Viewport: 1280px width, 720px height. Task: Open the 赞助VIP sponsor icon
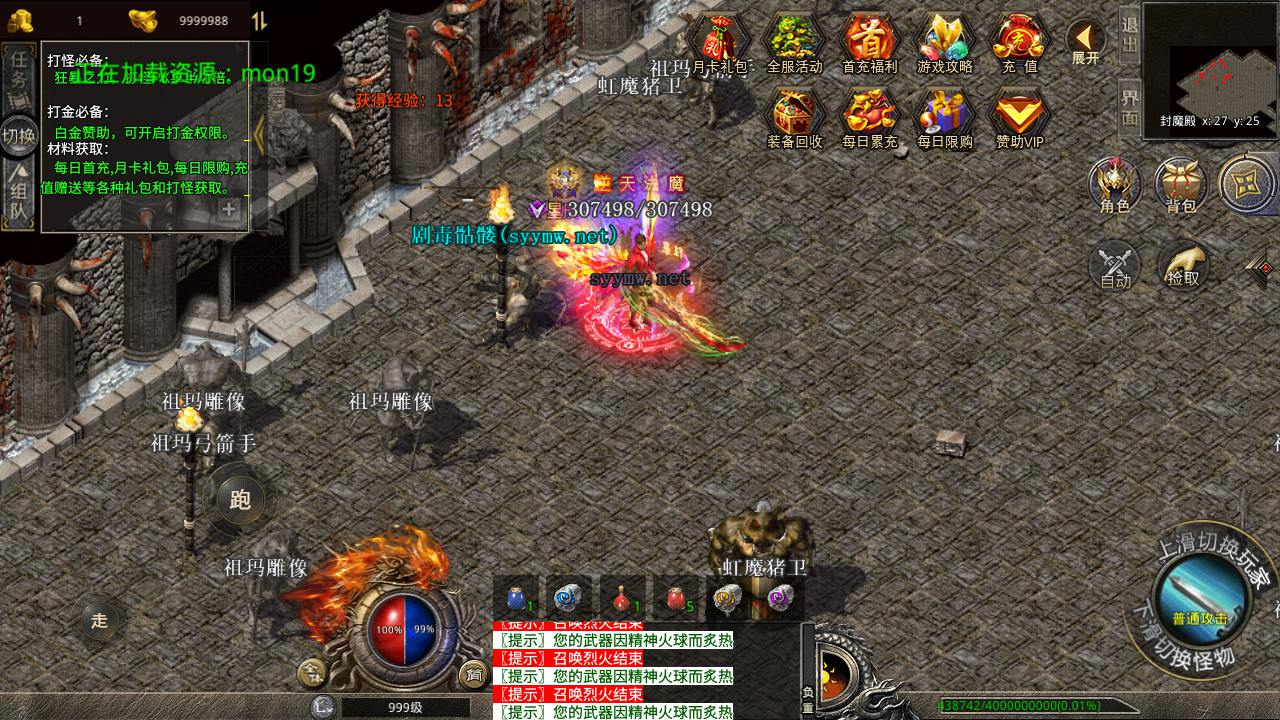pyautogui.click(x=1019, y=117)
